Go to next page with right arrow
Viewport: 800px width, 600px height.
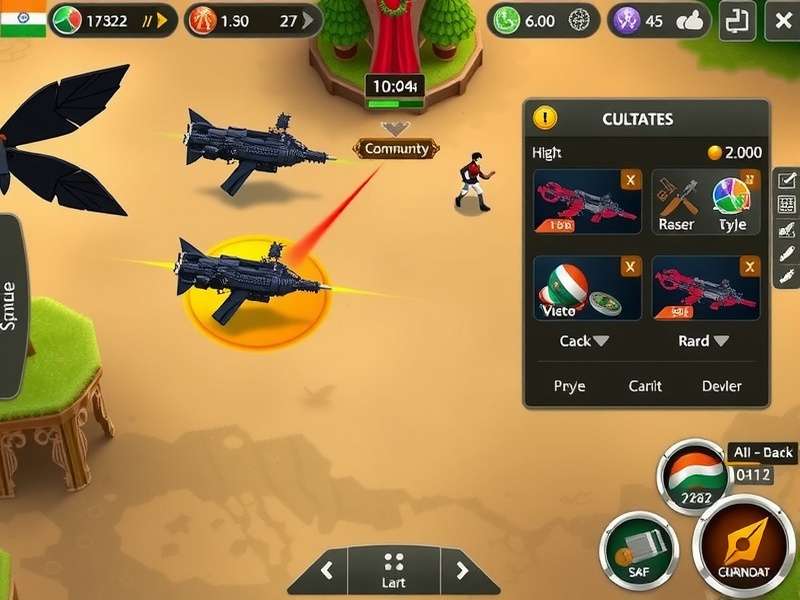pos(461,571)
